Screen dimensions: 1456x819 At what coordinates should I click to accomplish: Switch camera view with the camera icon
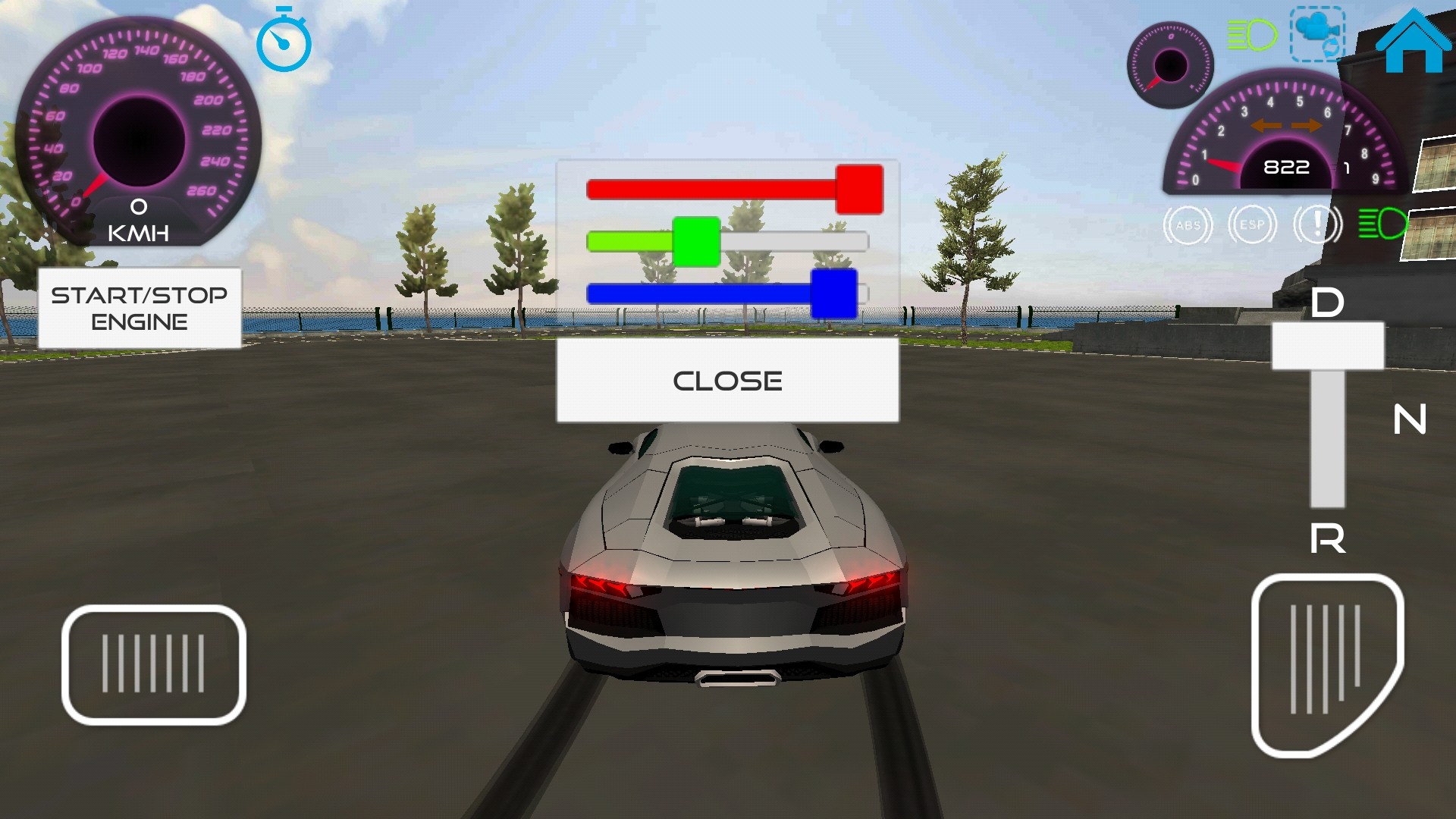[1317, 34]
